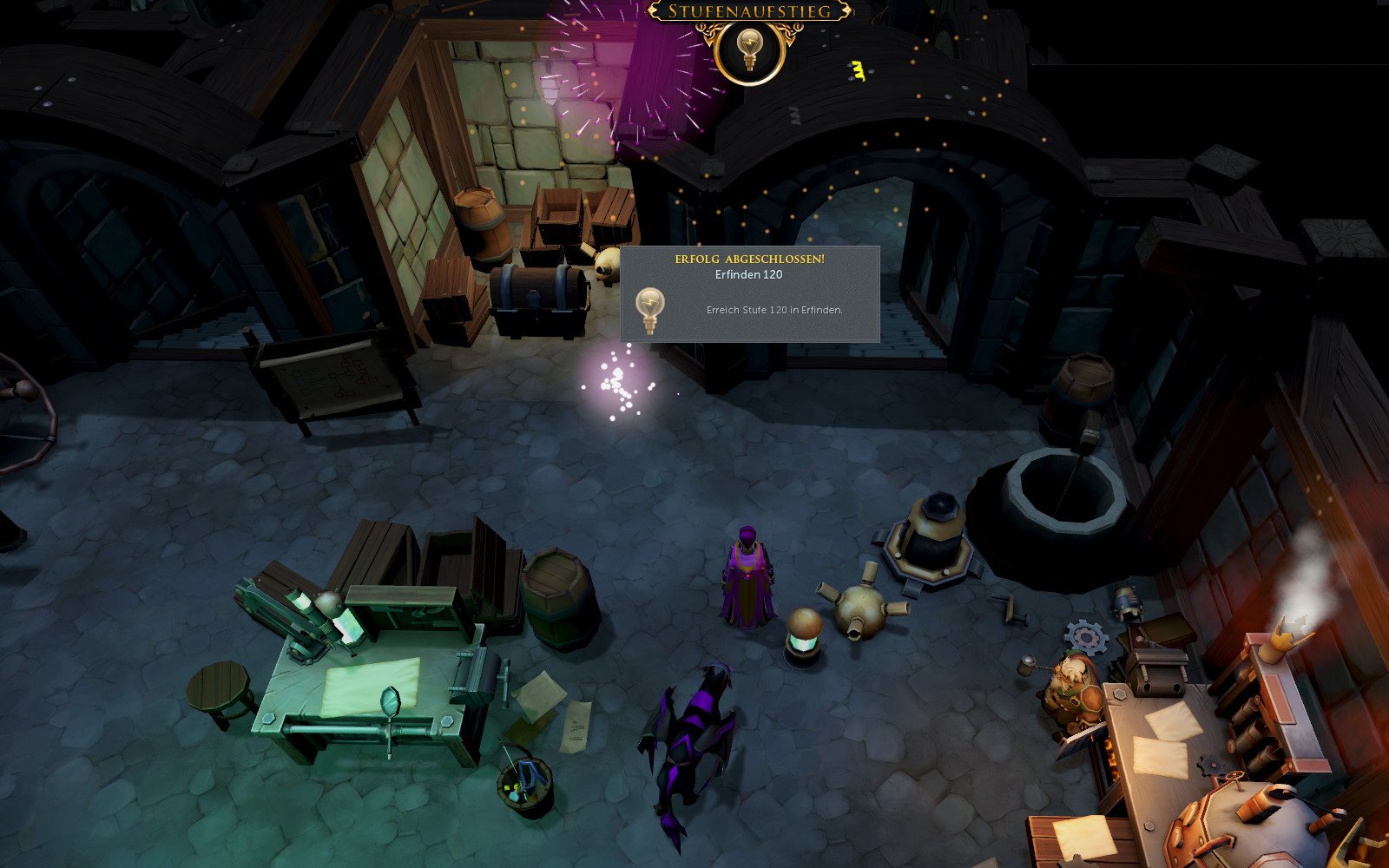The image size is (1389, 868).
Task: Open the 'Erfinden 120' achievement popup
Action: tap(750, 293)
